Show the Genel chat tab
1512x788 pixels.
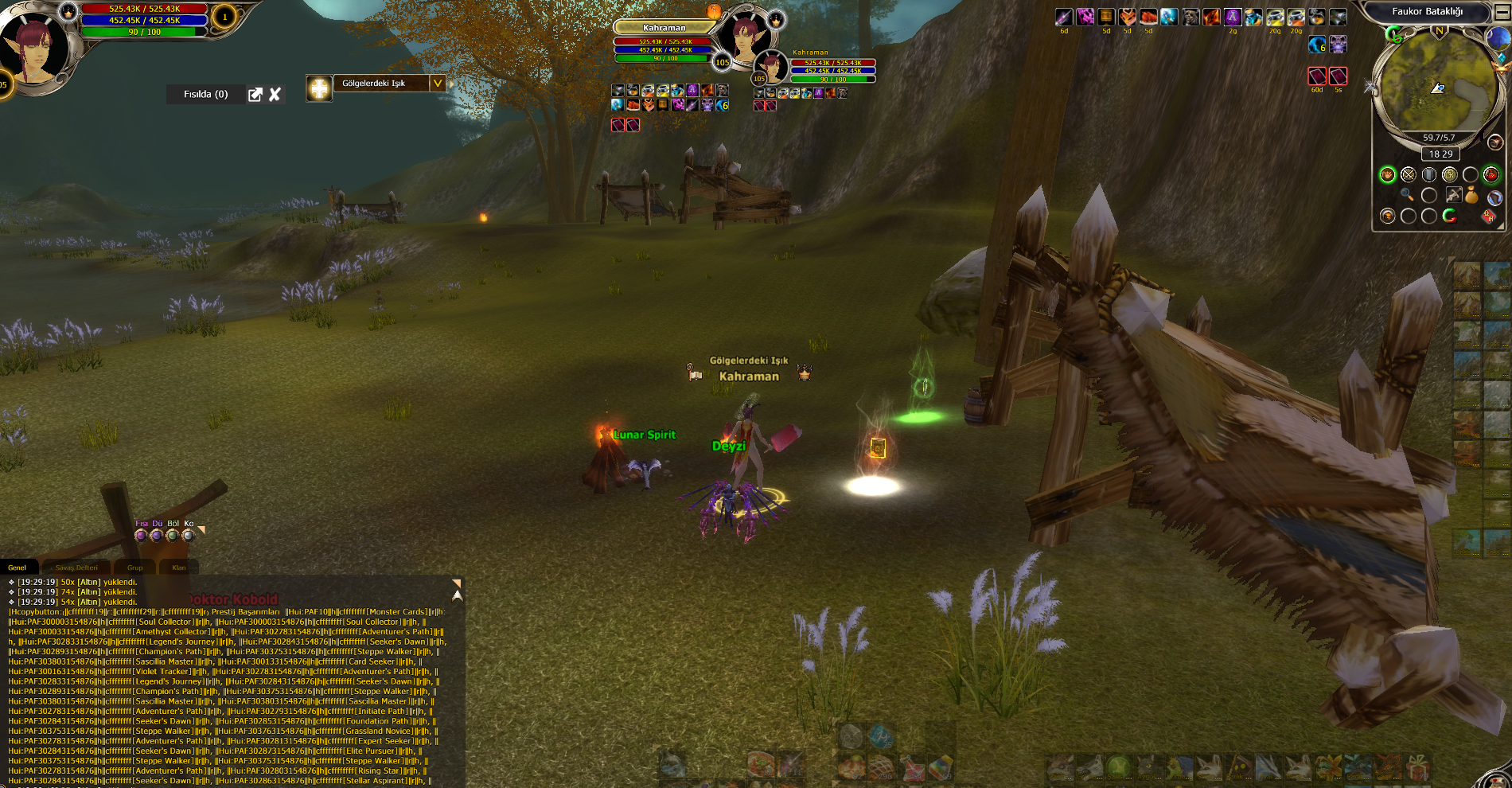18,568
